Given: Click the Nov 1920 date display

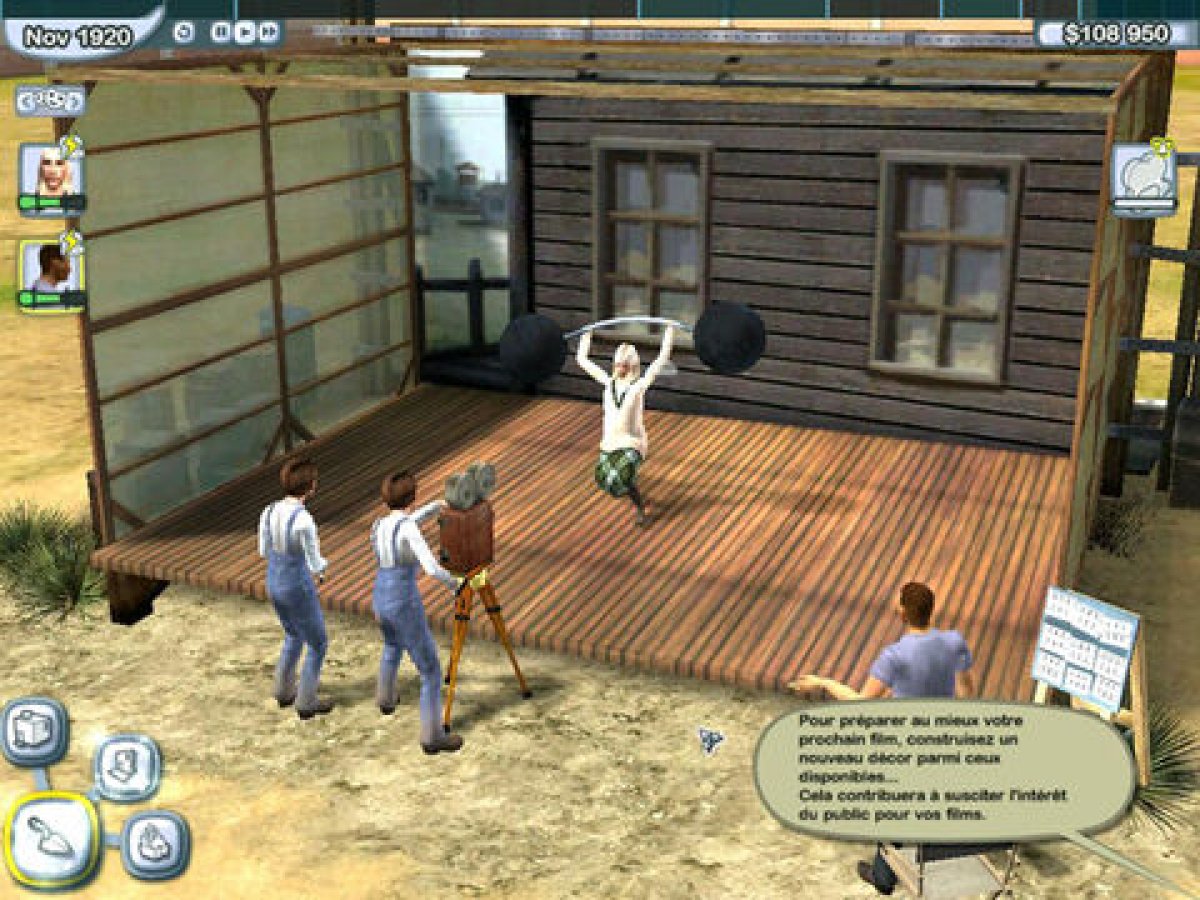Looking at the screenshot, I should click(x=78, y=38).
